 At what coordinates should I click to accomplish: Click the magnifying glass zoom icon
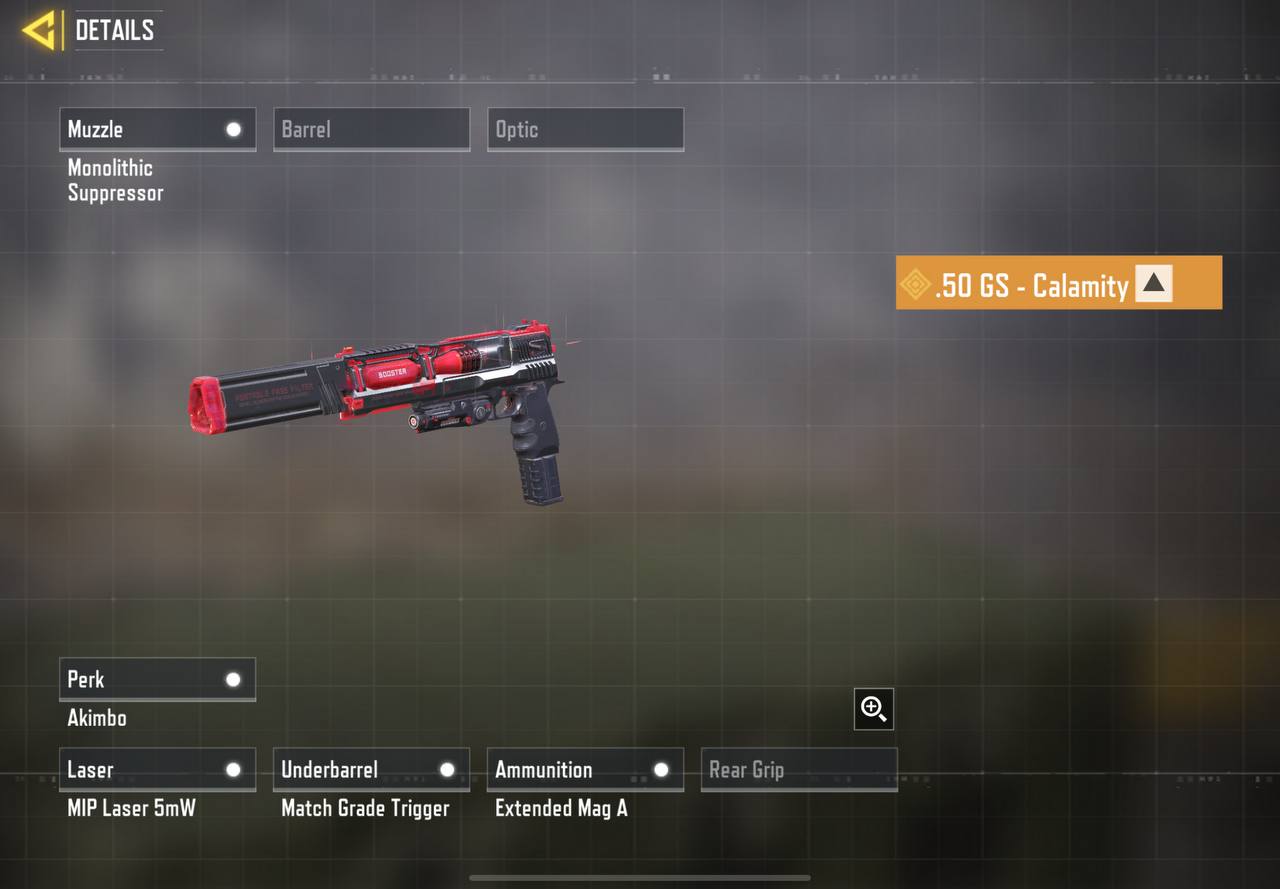click(874, 709)
